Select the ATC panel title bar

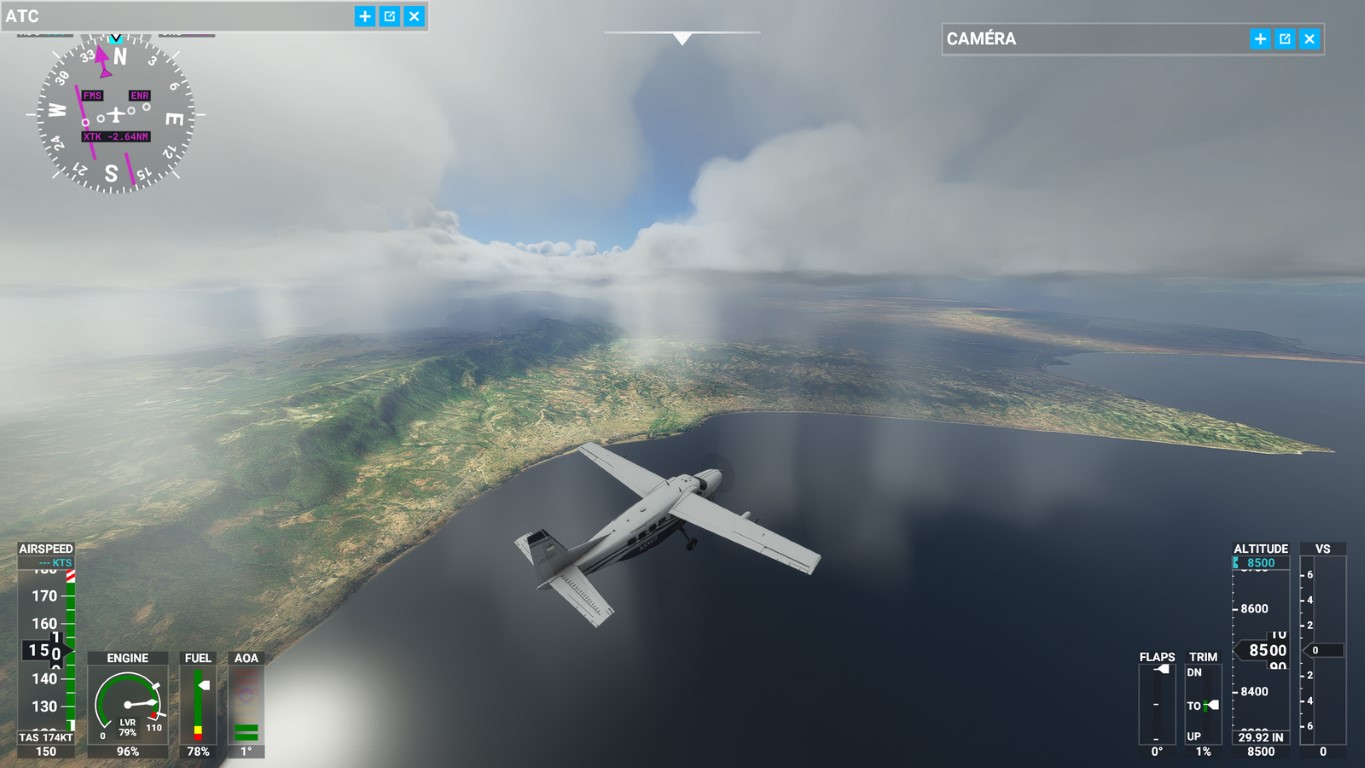pos(180,16)
